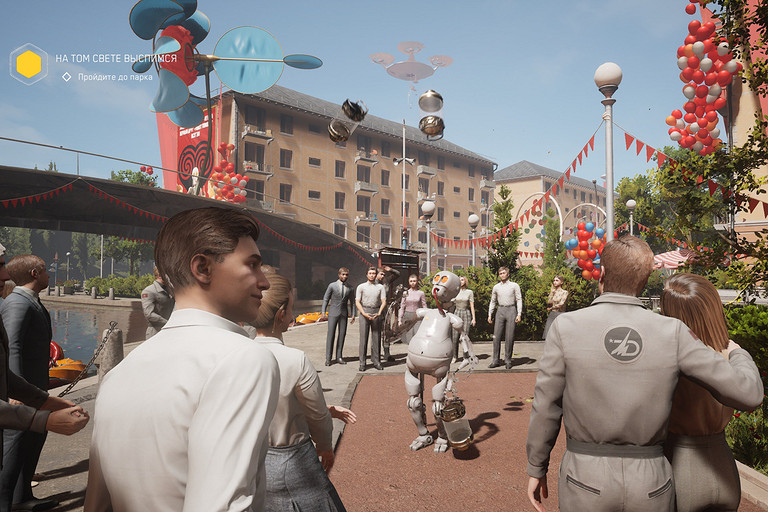Click the objective 'Пройдите до парка'

point(115,77)
